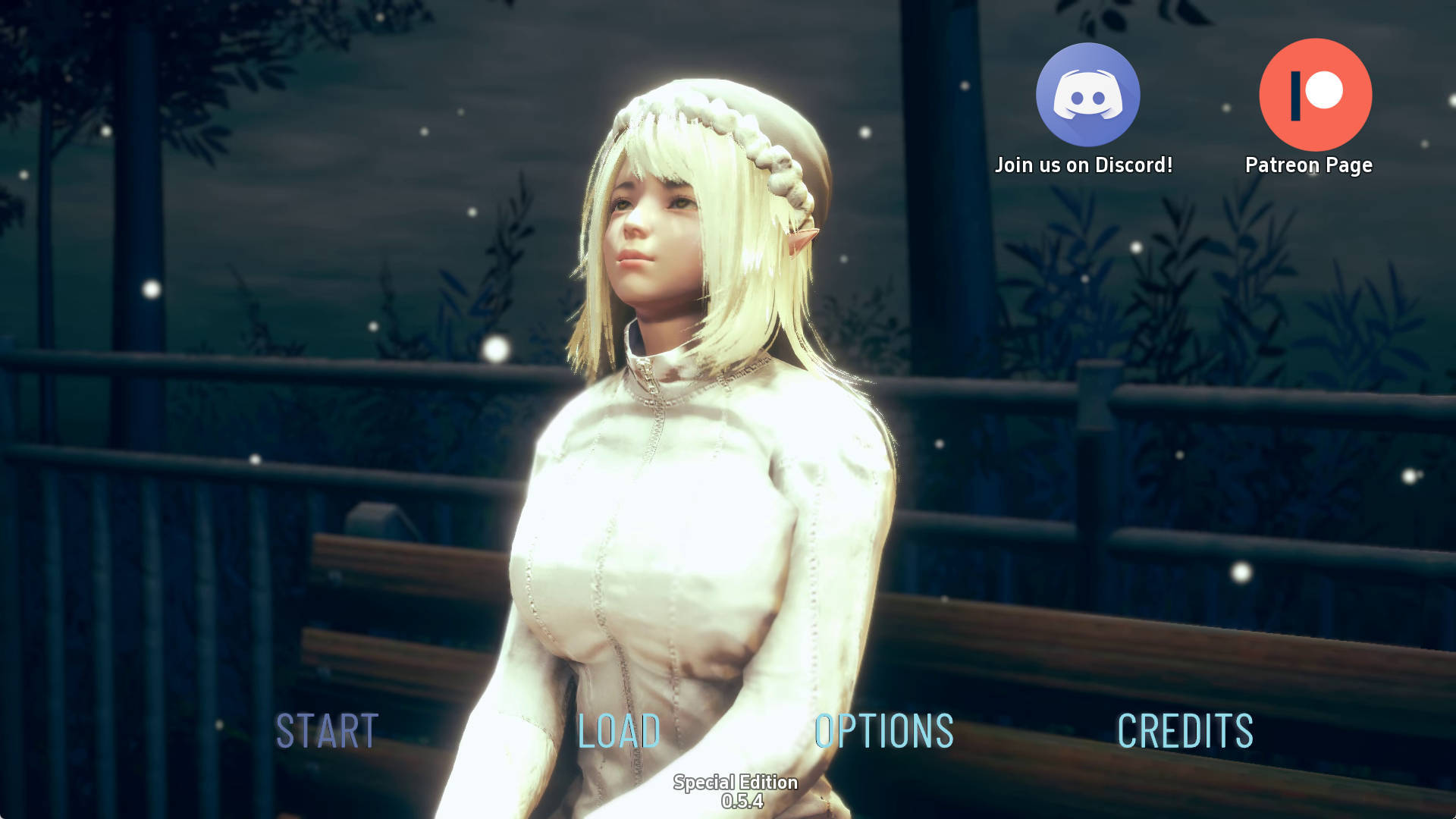Select START to begin a new game
The image size is (1456, 819).
tap(325, 730)
